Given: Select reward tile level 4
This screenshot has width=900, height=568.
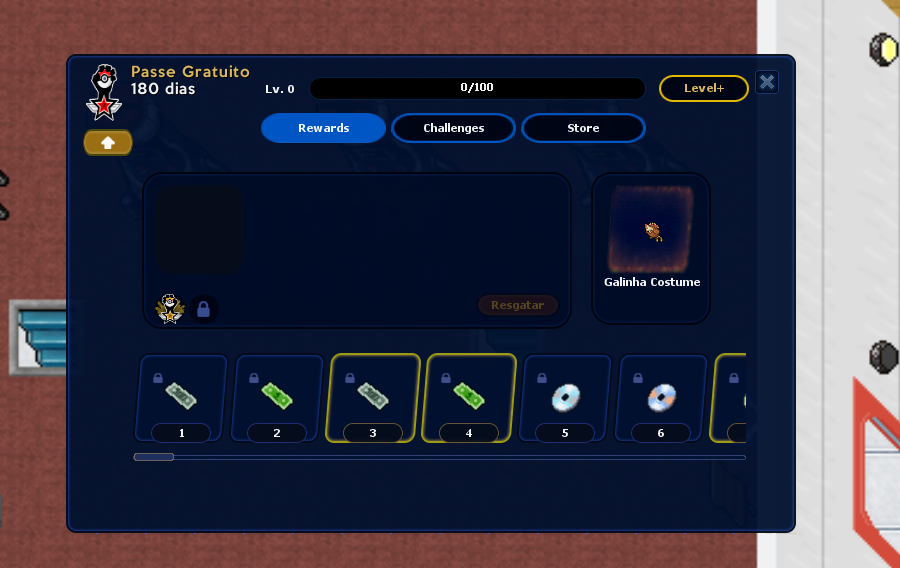Looking at the screenshot, I should click(x=469, y=398).
